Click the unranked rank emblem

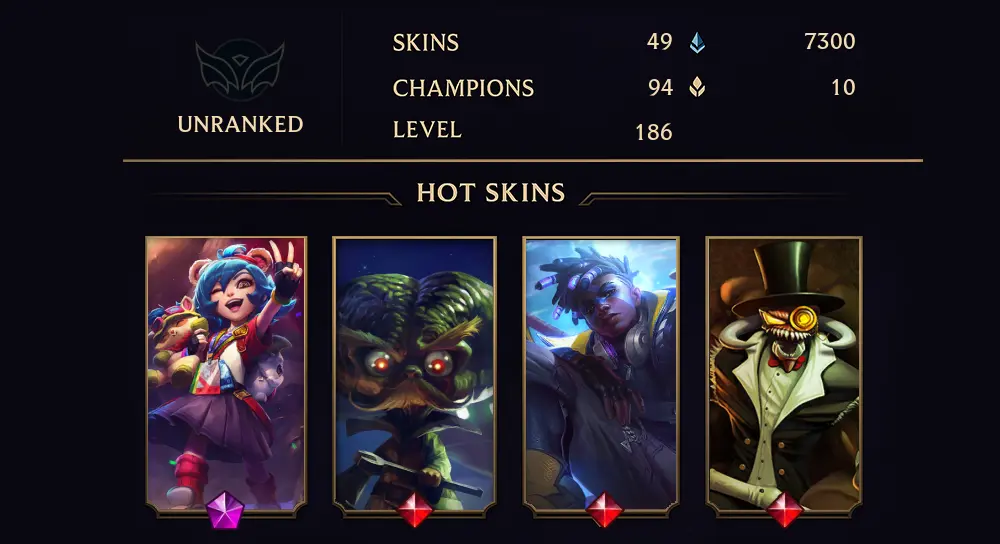[240, 70]
